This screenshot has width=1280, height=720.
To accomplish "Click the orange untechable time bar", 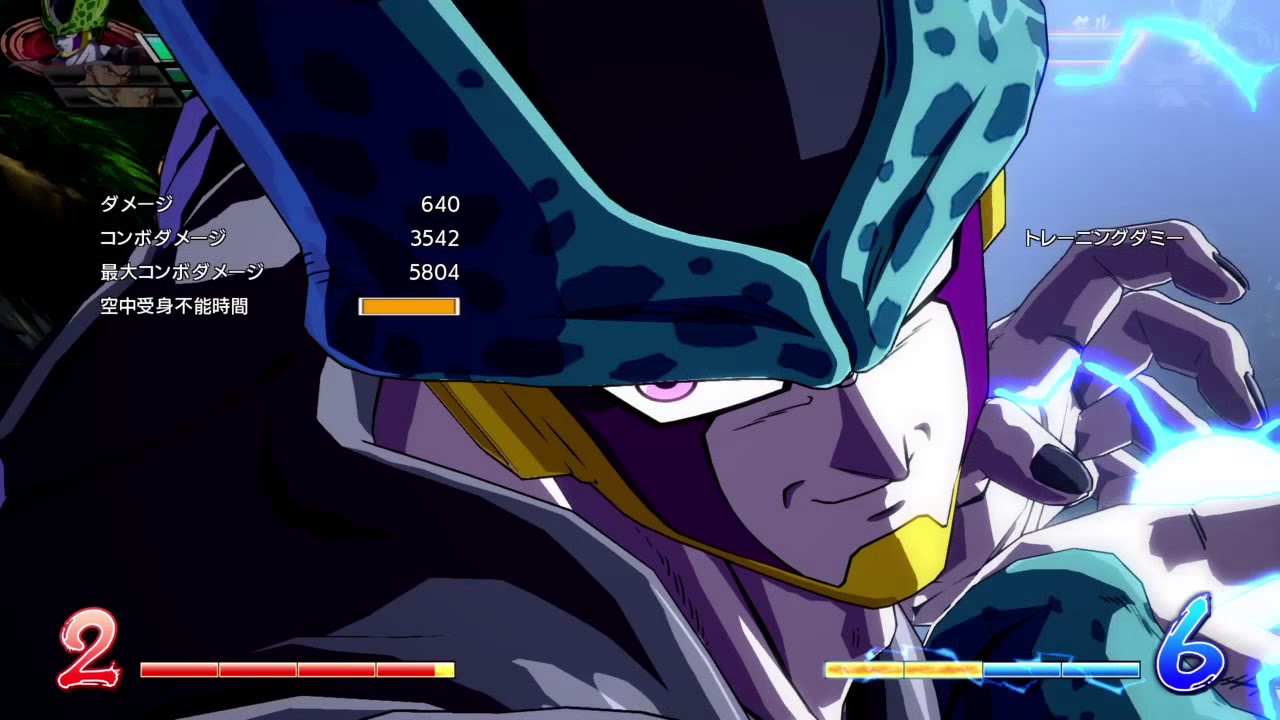I will (407, 306).
